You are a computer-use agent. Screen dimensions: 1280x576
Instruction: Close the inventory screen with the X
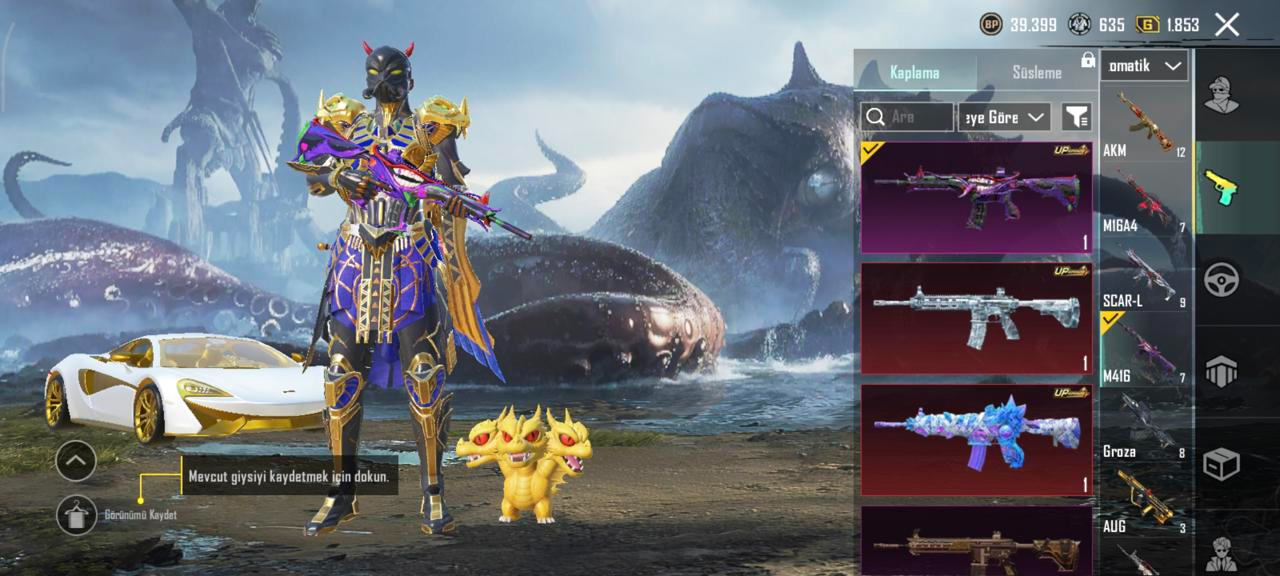pos(1227,25)
